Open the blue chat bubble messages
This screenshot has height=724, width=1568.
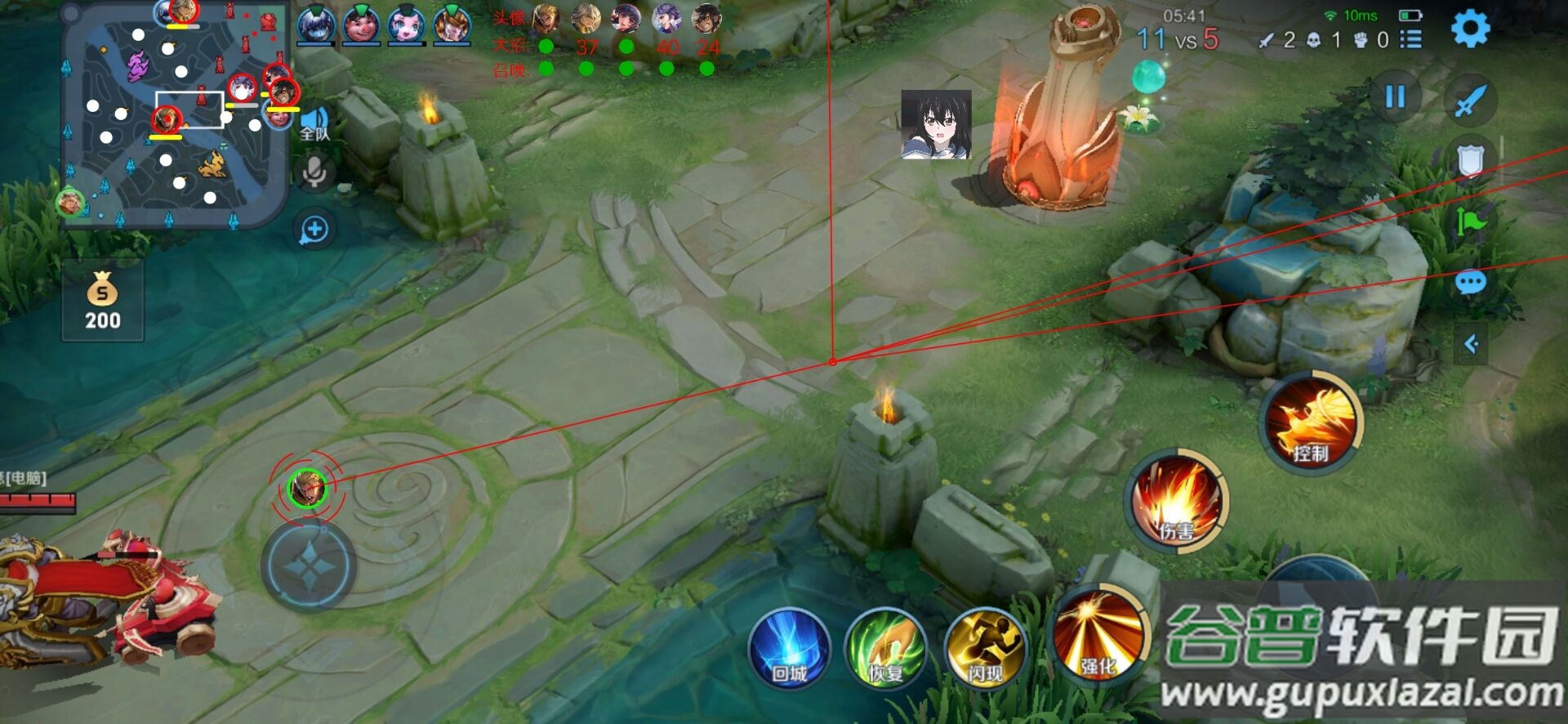click(x=1470, y=284)
